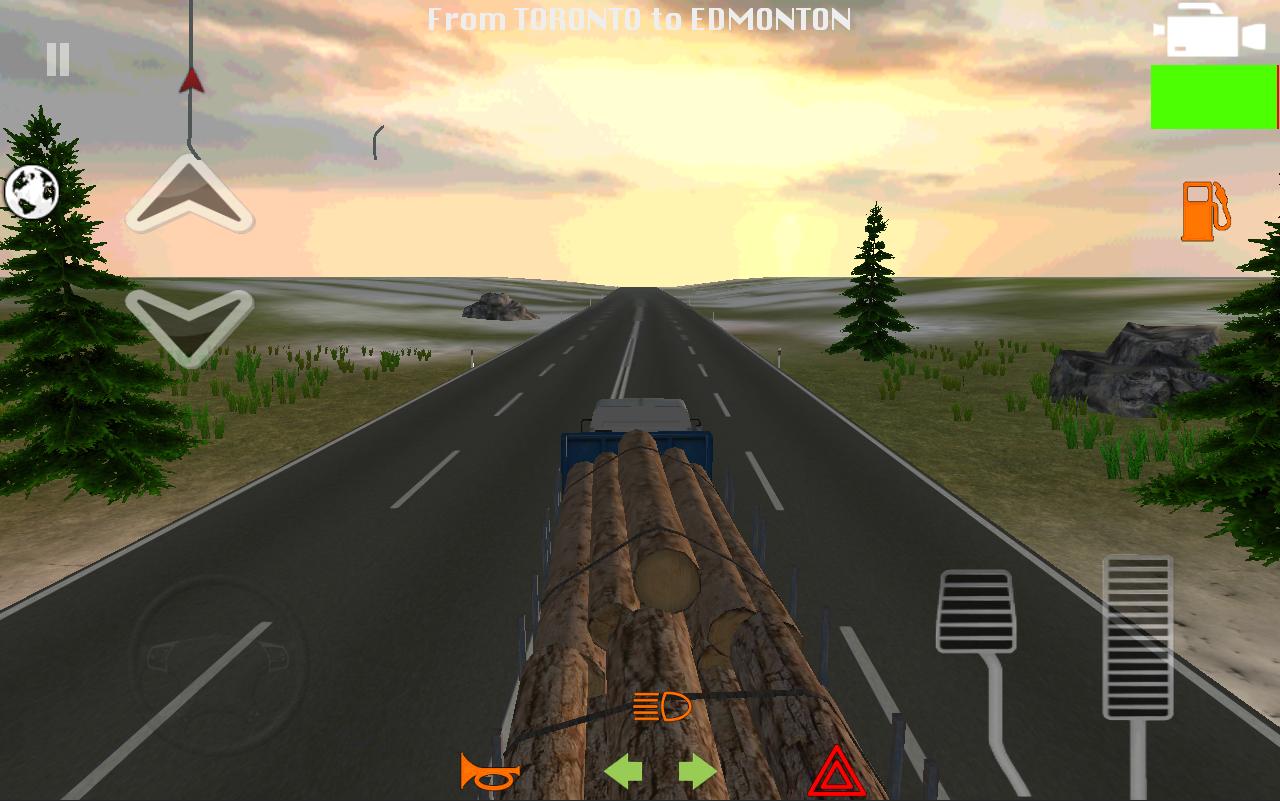This screenshot has width=1280, height=801.
Task: Click the TORONTO to EDMONTON route title
Action: 640,18
